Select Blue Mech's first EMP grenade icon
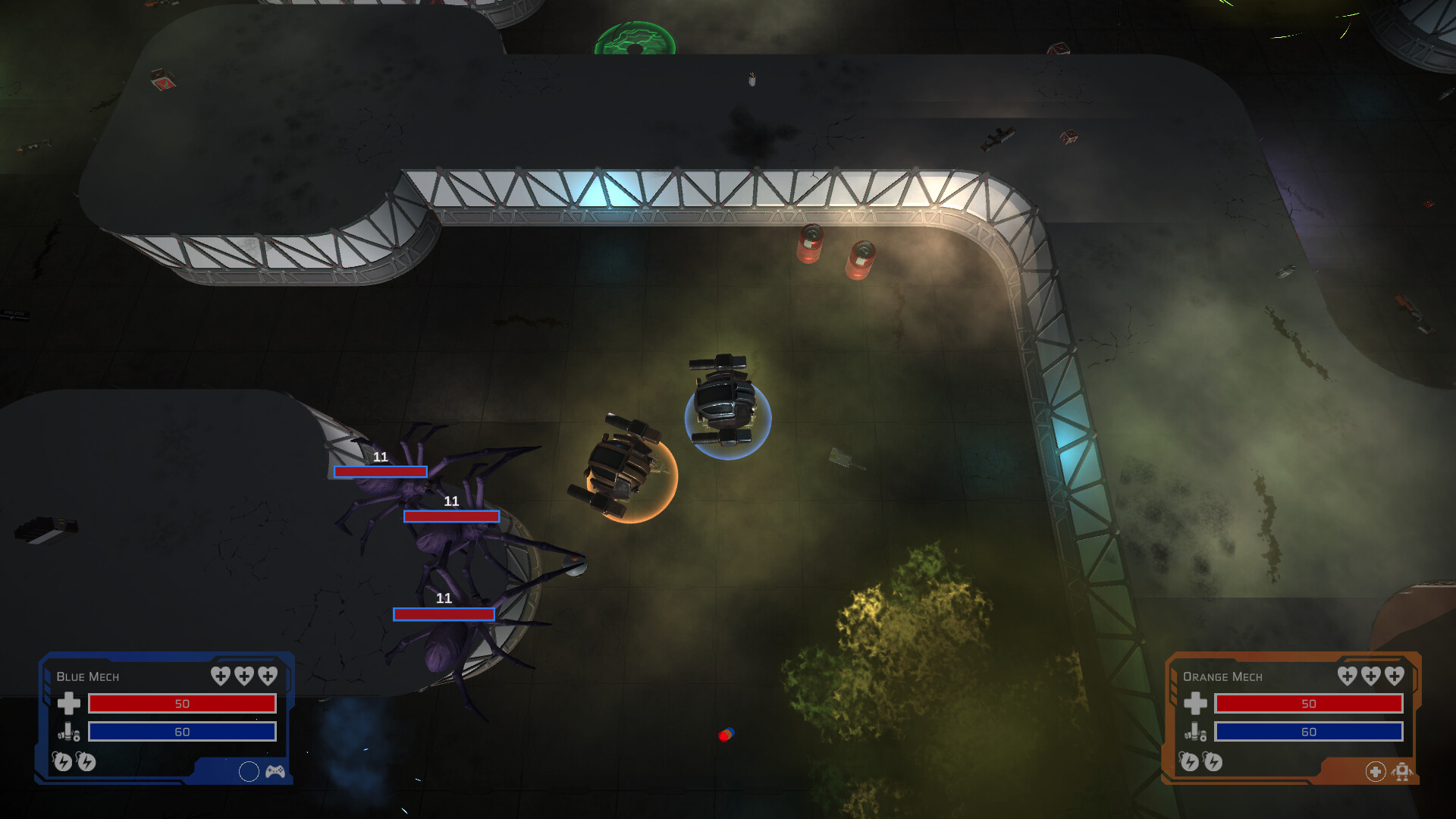1456x819 pixels. click(63, 763)
